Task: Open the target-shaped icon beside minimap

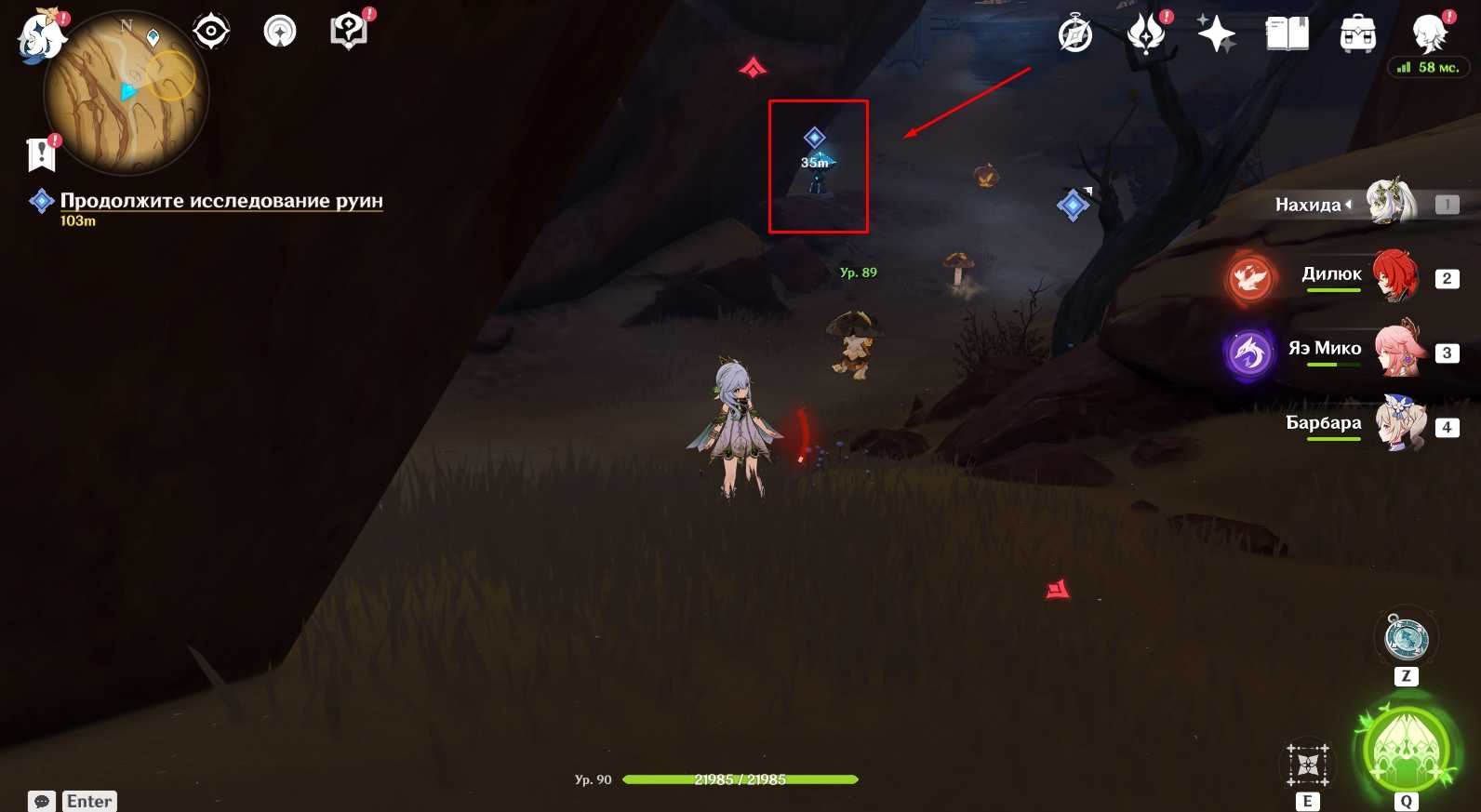Action: 211,32
